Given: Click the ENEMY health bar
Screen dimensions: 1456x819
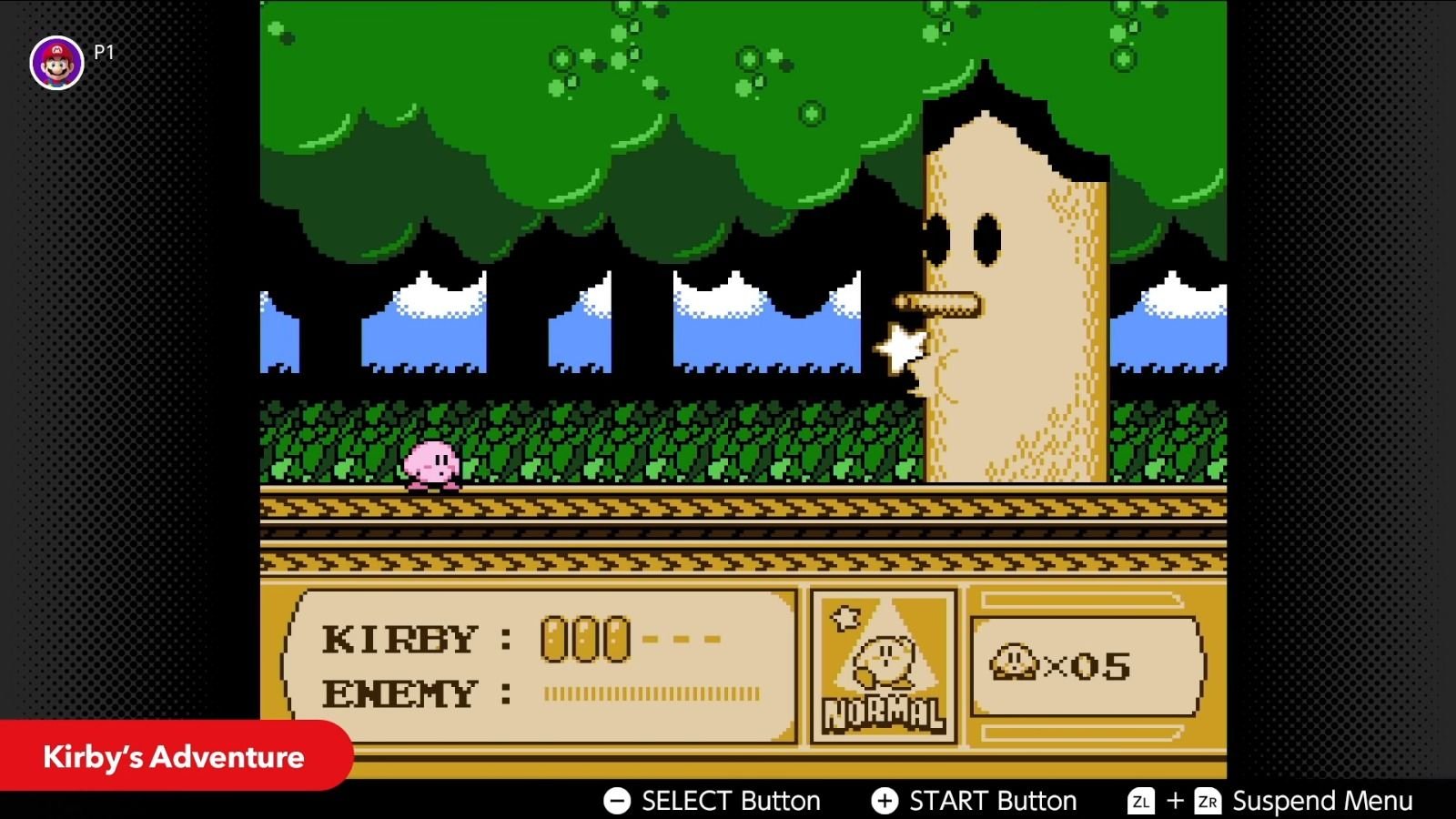Looking at the screenshot, I should 649,694.
